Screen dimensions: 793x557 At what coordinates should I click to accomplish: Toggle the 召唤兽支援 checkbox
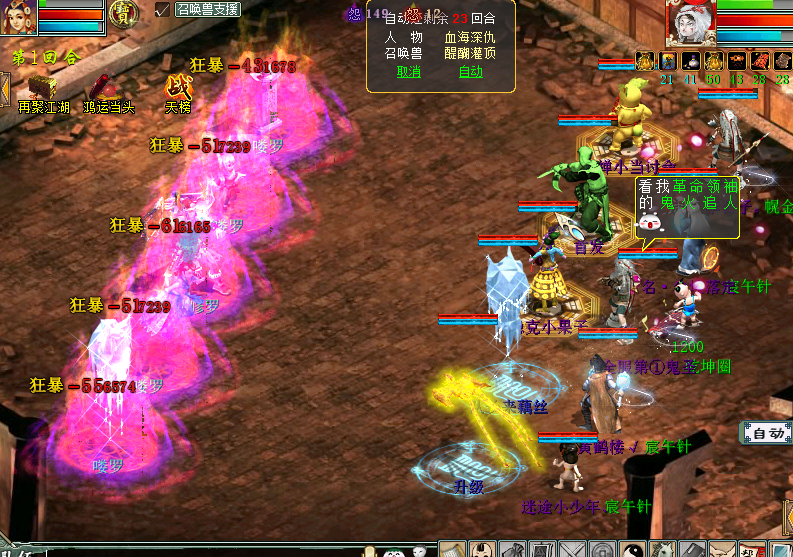pos(163,10)
